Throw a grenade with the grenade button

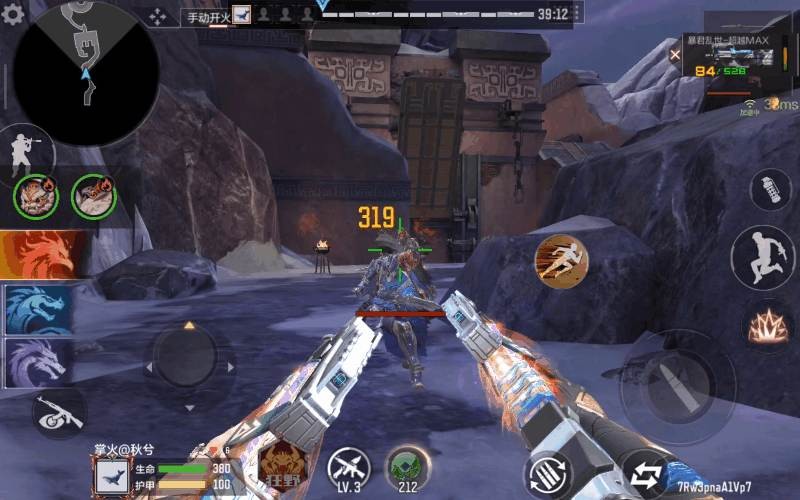(770, 191)
